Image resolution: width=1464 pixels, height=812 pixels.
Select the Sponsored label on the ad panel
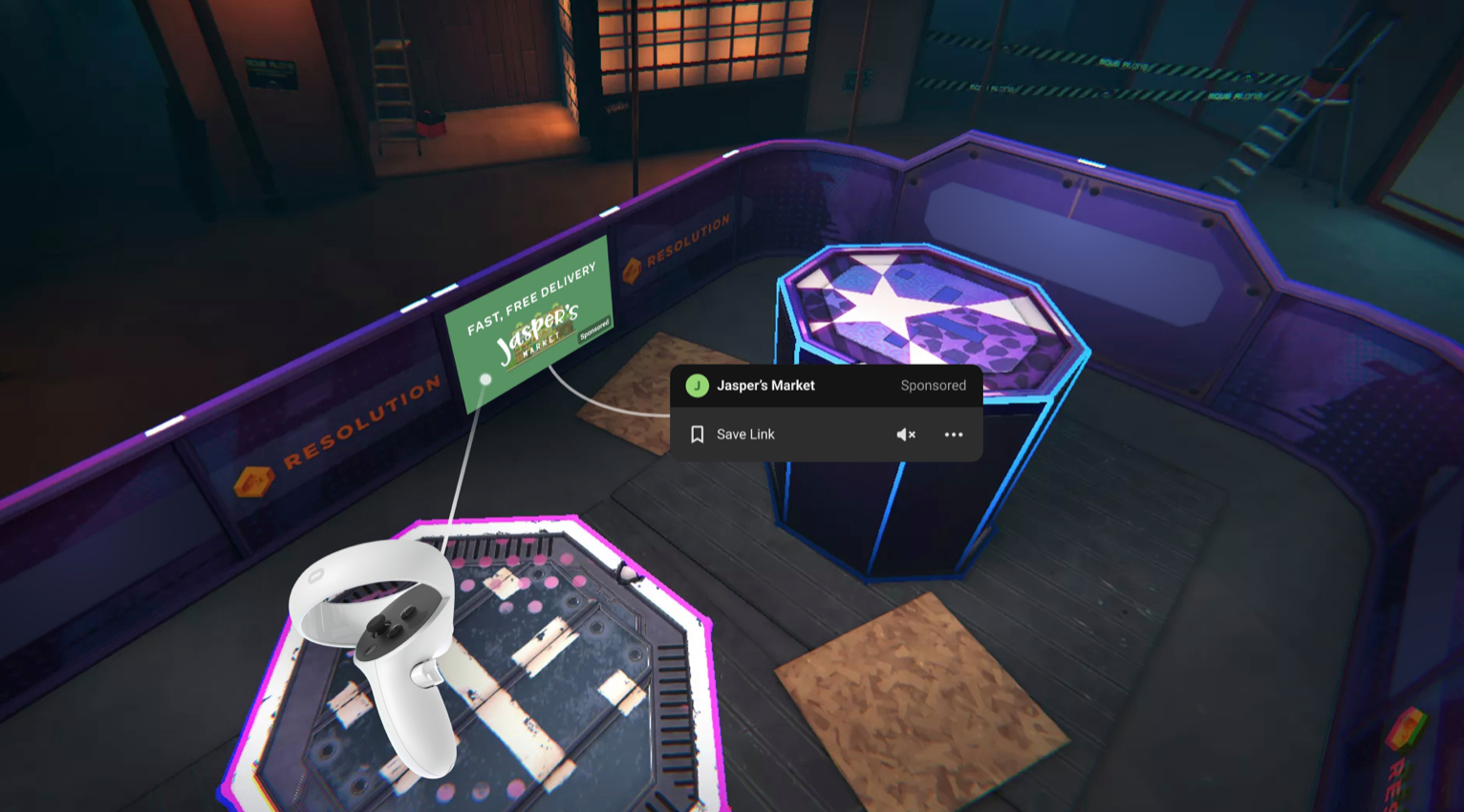click(933, 385)
